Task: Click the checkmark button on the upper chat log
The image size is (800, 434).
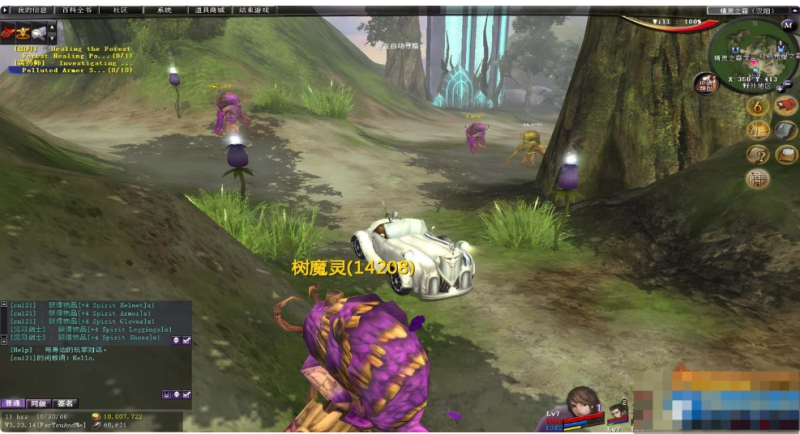Action: click(187, 340)
